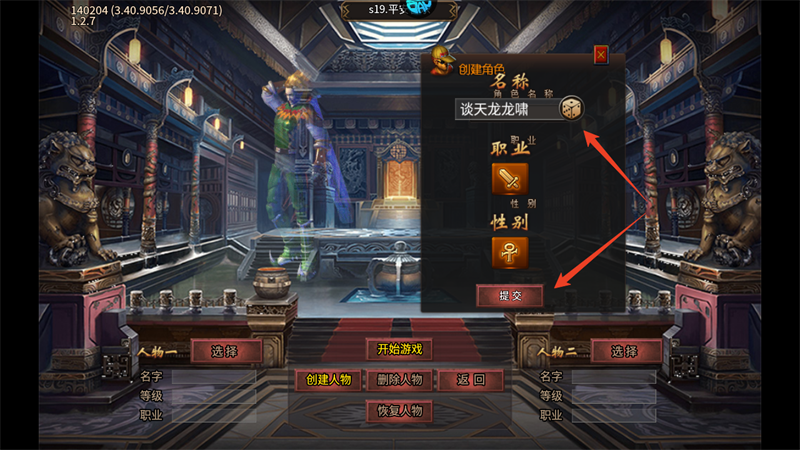Image resolution: width=800 pixels, height=450 pixels.
Task: Go back with the 返回 button
Action: tap(470, 380)
